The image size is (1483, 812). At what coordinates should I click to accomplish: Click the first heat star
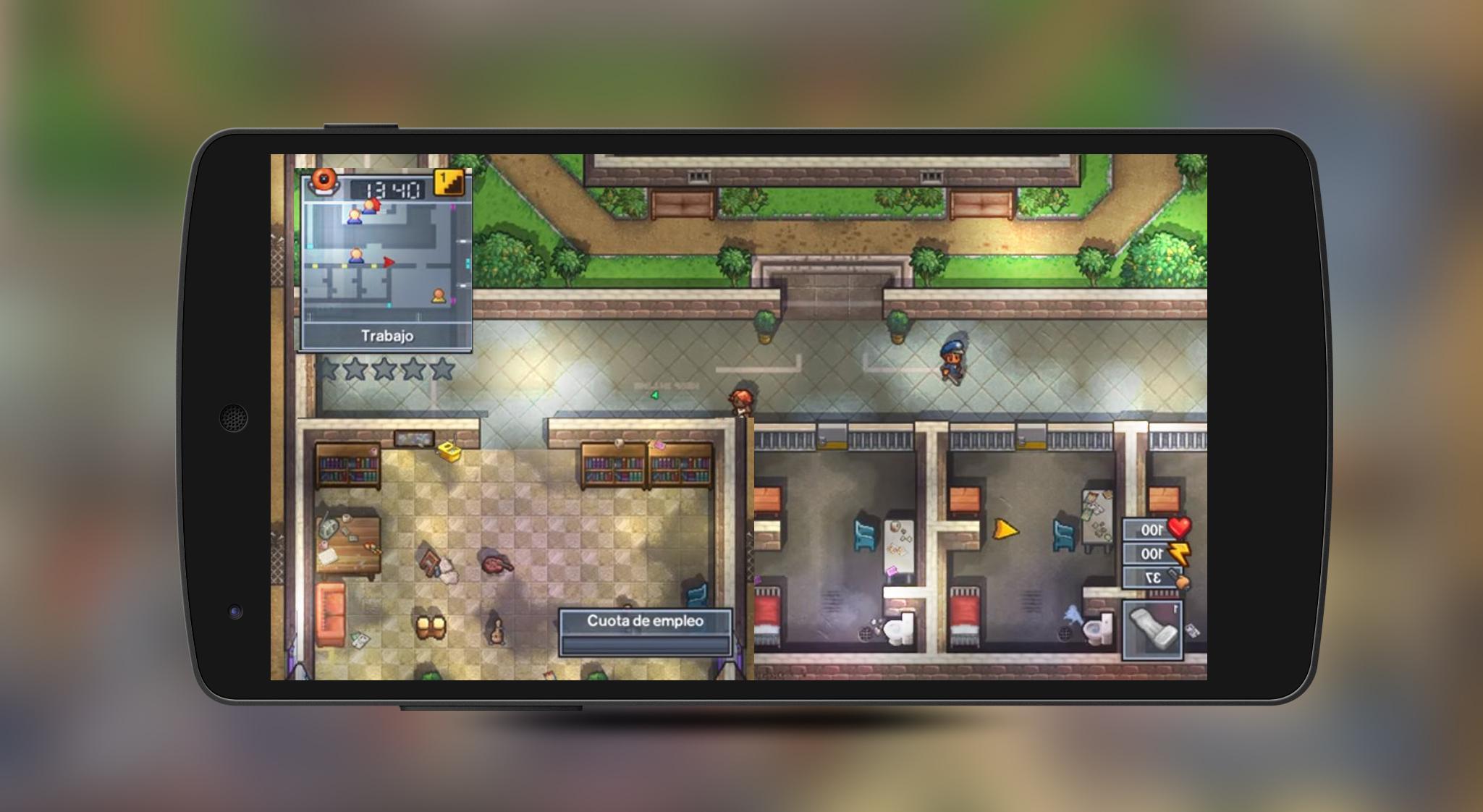click(x=328, y=368)
